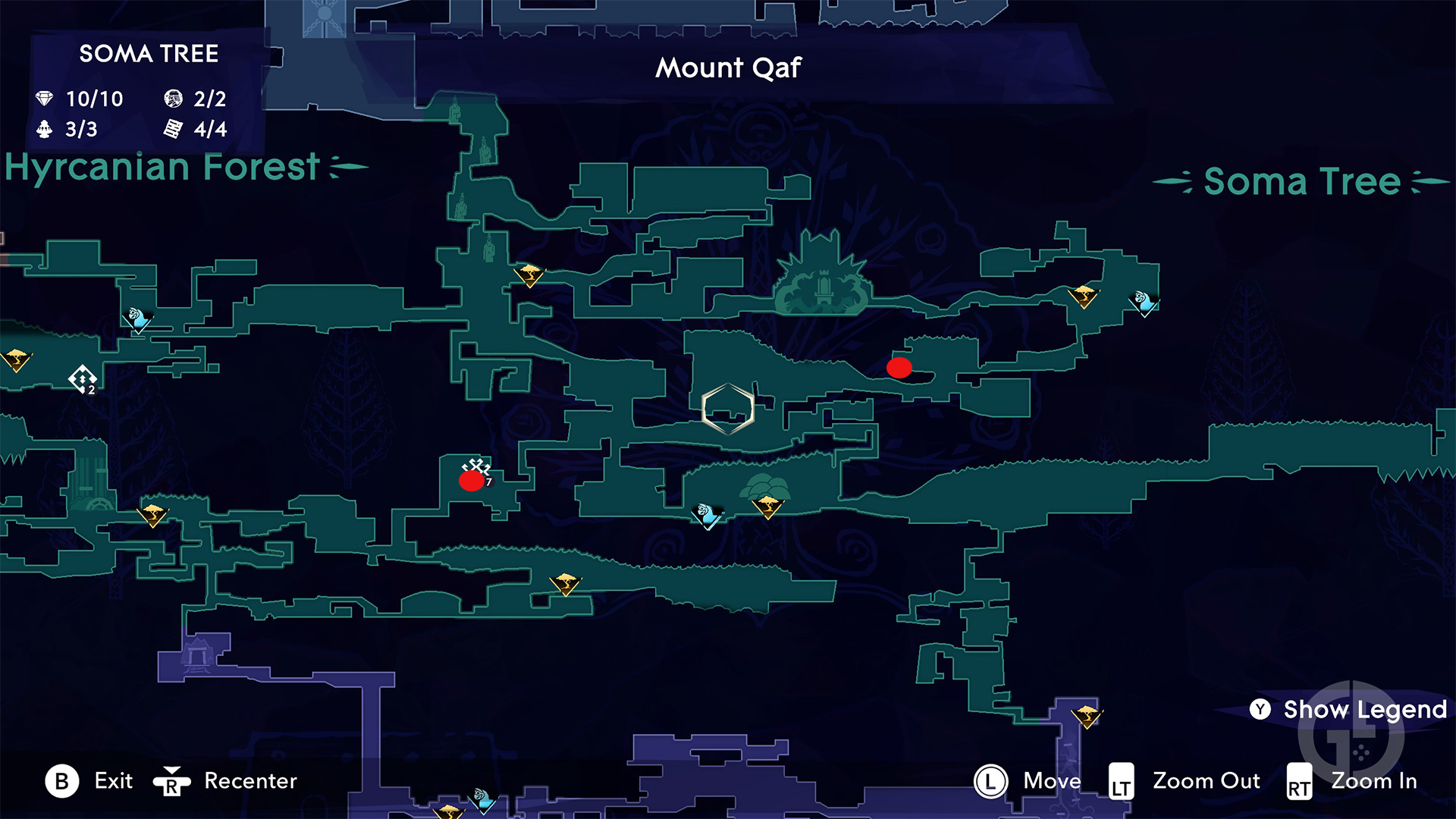
Task: Select the memory shard marker numbered 2
Action: click(x=83, y=378)
